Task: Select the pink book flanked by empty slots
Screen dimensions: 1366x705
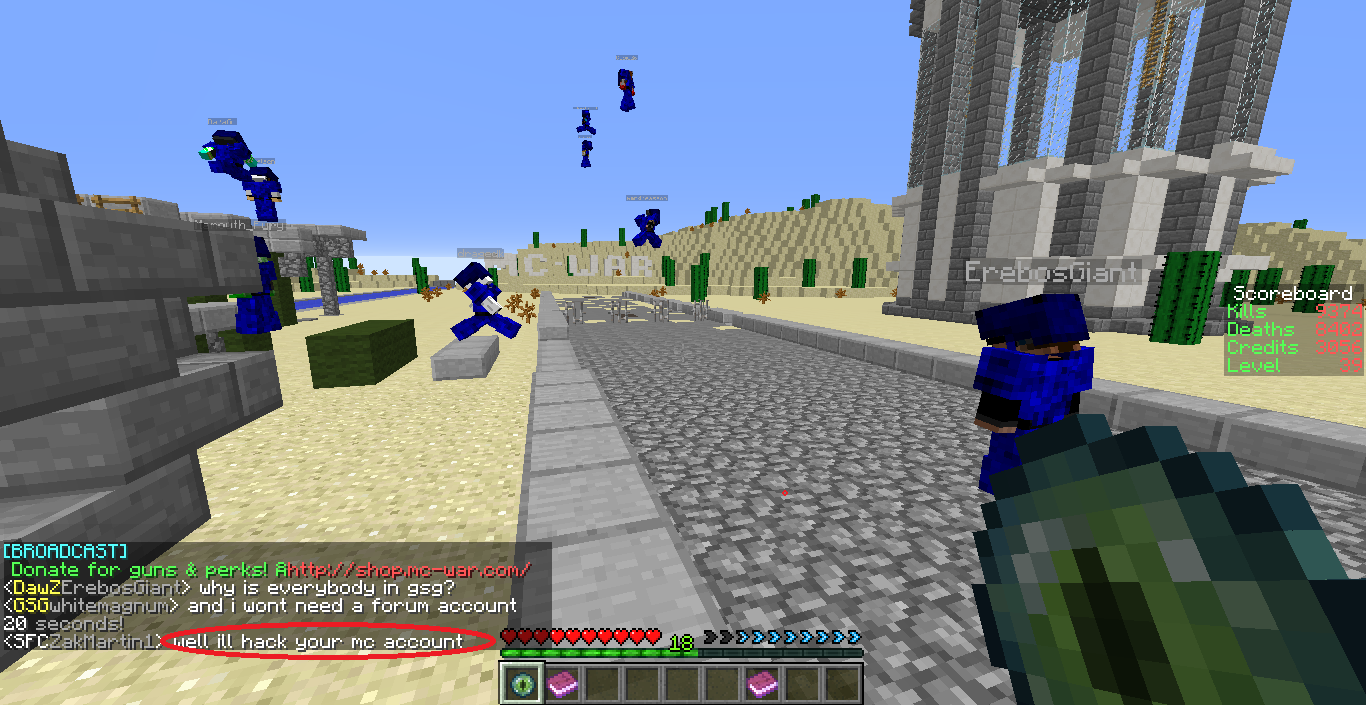Action: (x=762, y=683)
